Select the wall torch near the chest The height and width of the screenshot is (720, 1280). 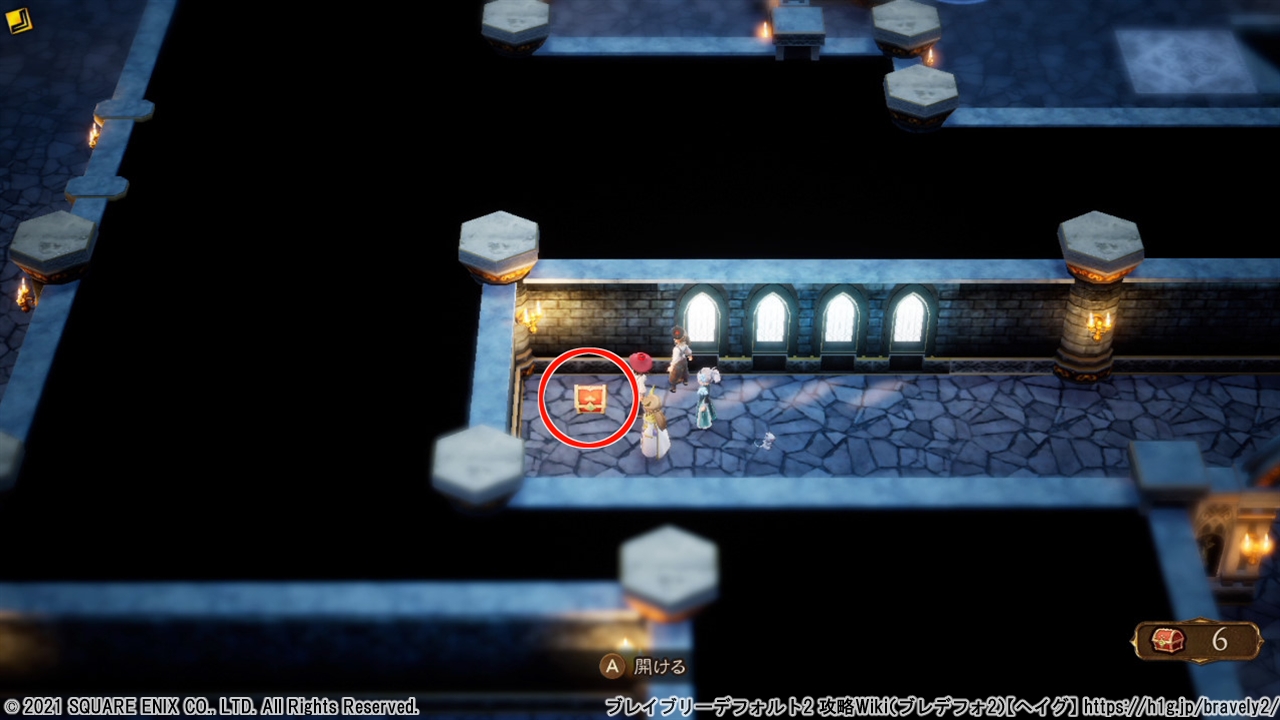click(532, 321)
